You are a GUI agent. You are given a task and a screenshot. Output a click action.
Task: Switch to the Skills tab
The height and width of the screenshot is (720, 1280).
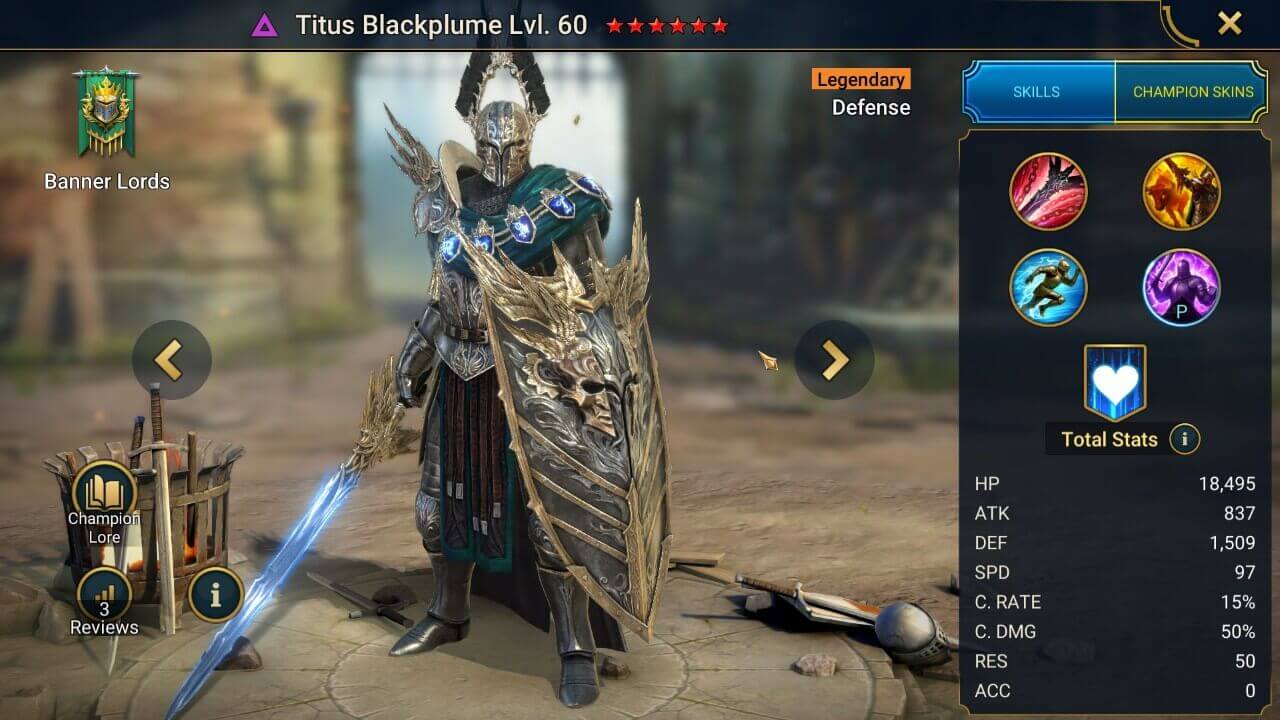1039,91
